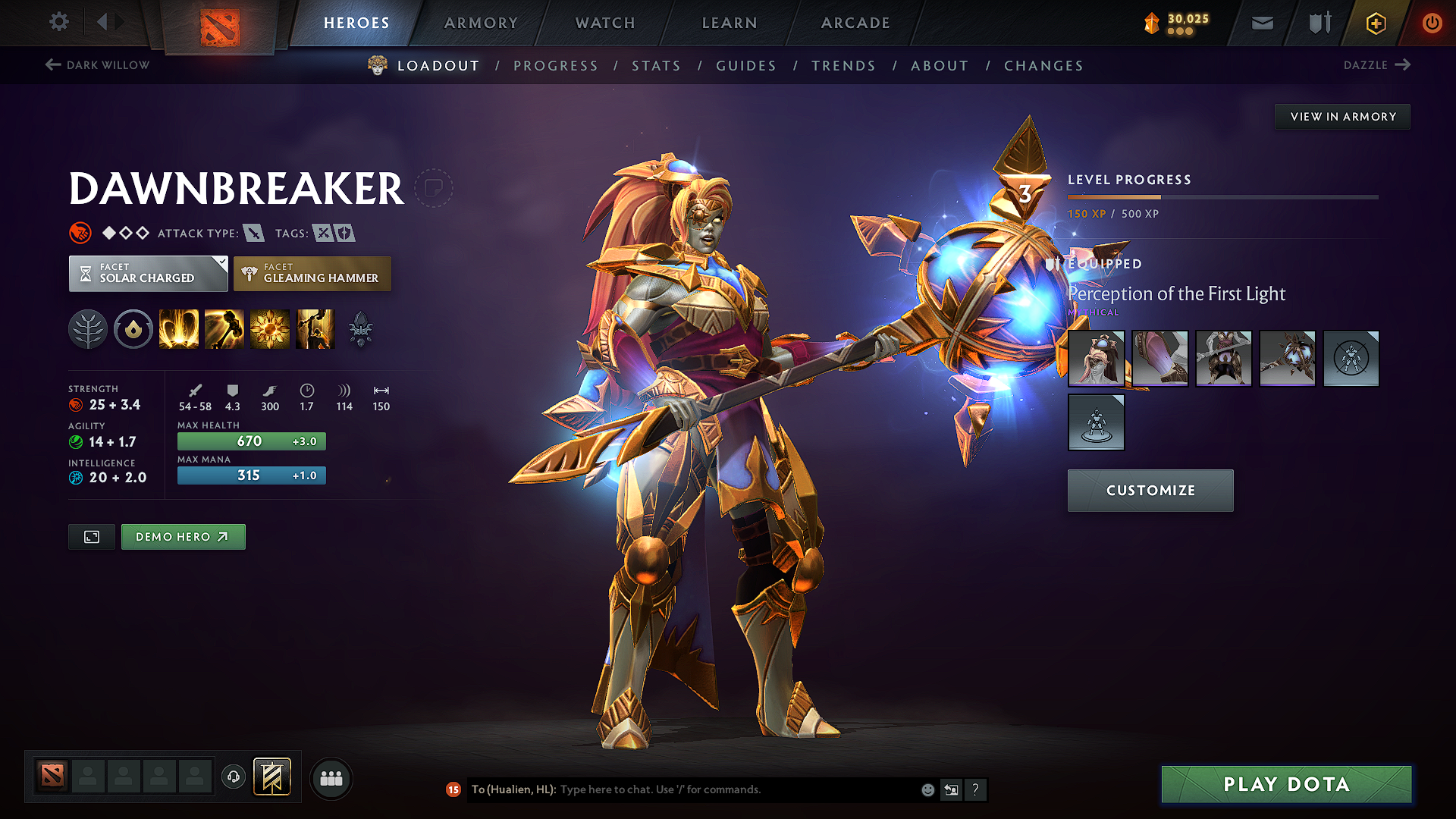View the Celestial Hammer ability icon

[224, 329]
